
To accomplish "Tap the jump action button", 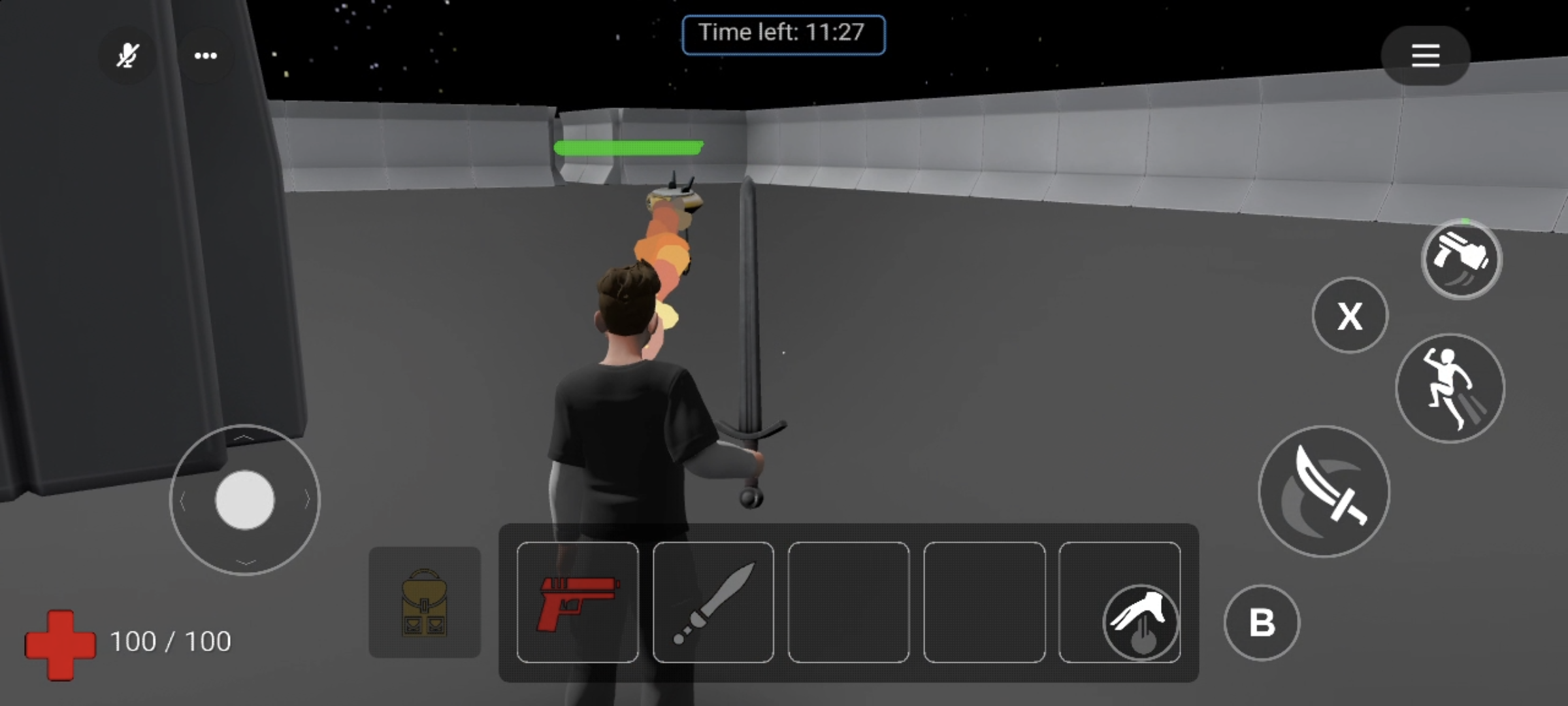I will 1450,388.
